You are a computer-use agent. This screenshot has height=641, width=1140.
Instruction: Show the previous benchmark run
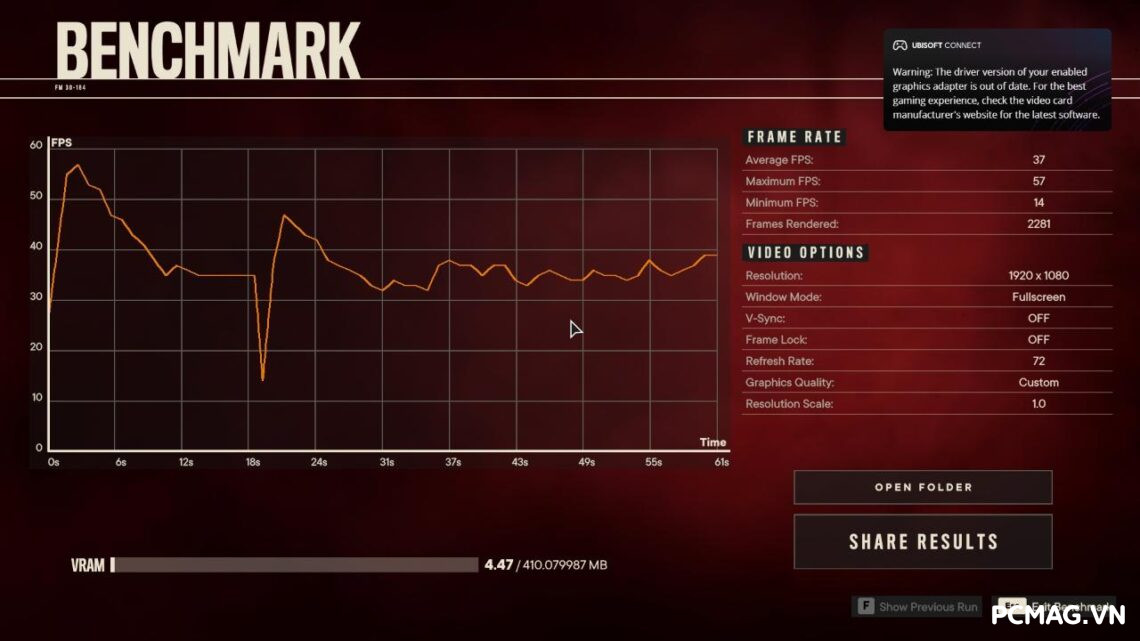[917, 607]
